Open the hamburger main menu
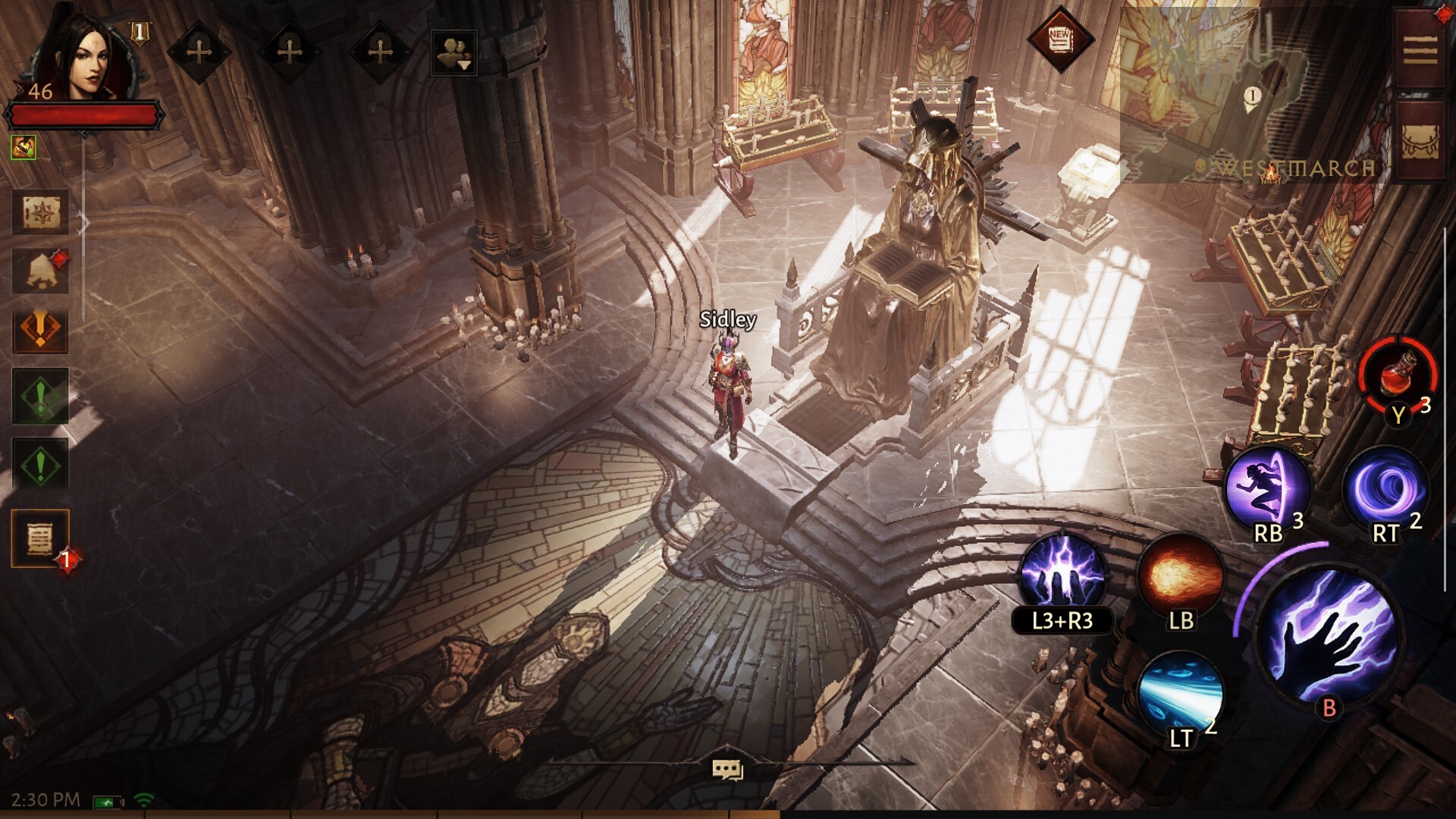The image size is (1456, 819). pyautogui.click(x=1420, y=50)
